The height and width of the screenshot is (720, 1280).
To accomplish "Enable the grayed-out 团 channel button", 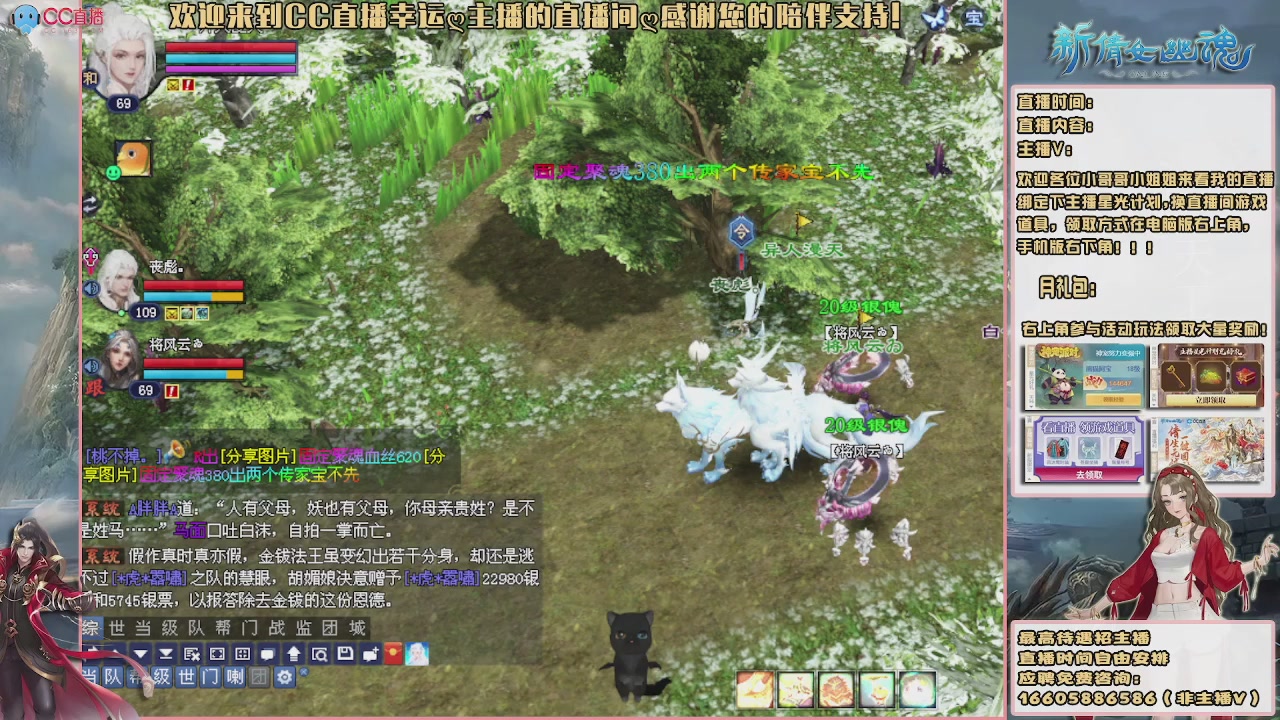I will (259, 678).
